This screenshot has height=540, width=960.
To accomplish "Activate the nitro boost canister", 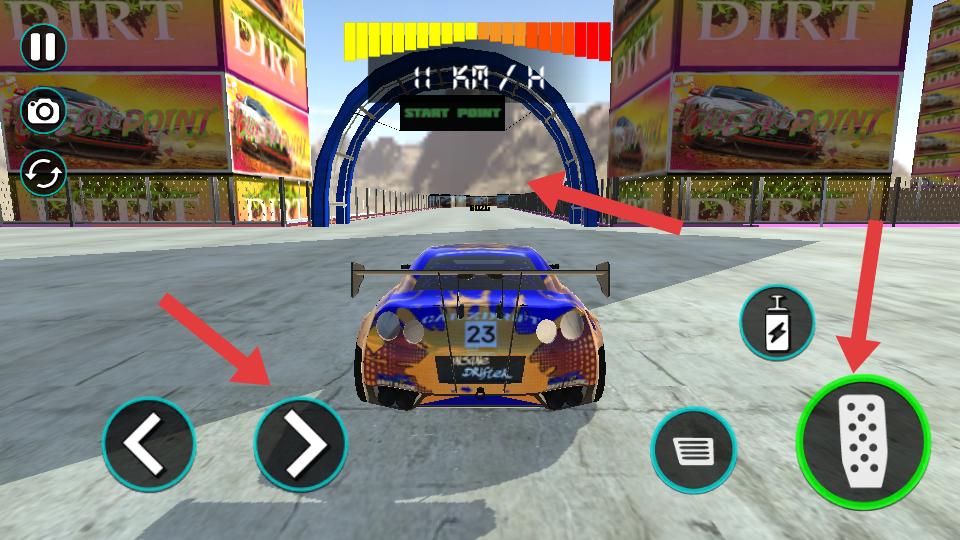I will tap(777, 323).
